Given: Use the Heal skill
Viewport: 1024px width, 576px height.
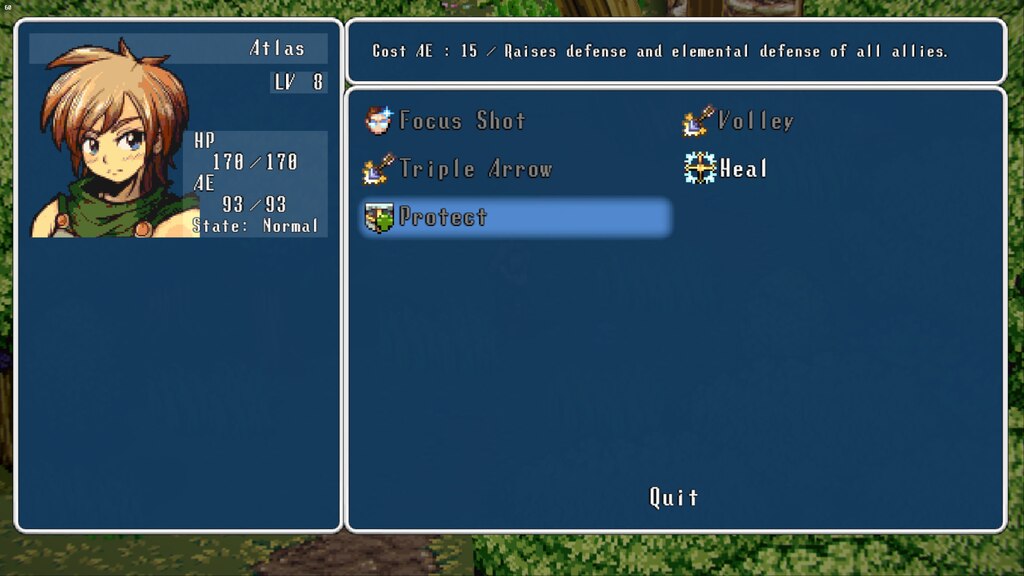Looking at the screenshot, I should (727, 169).
